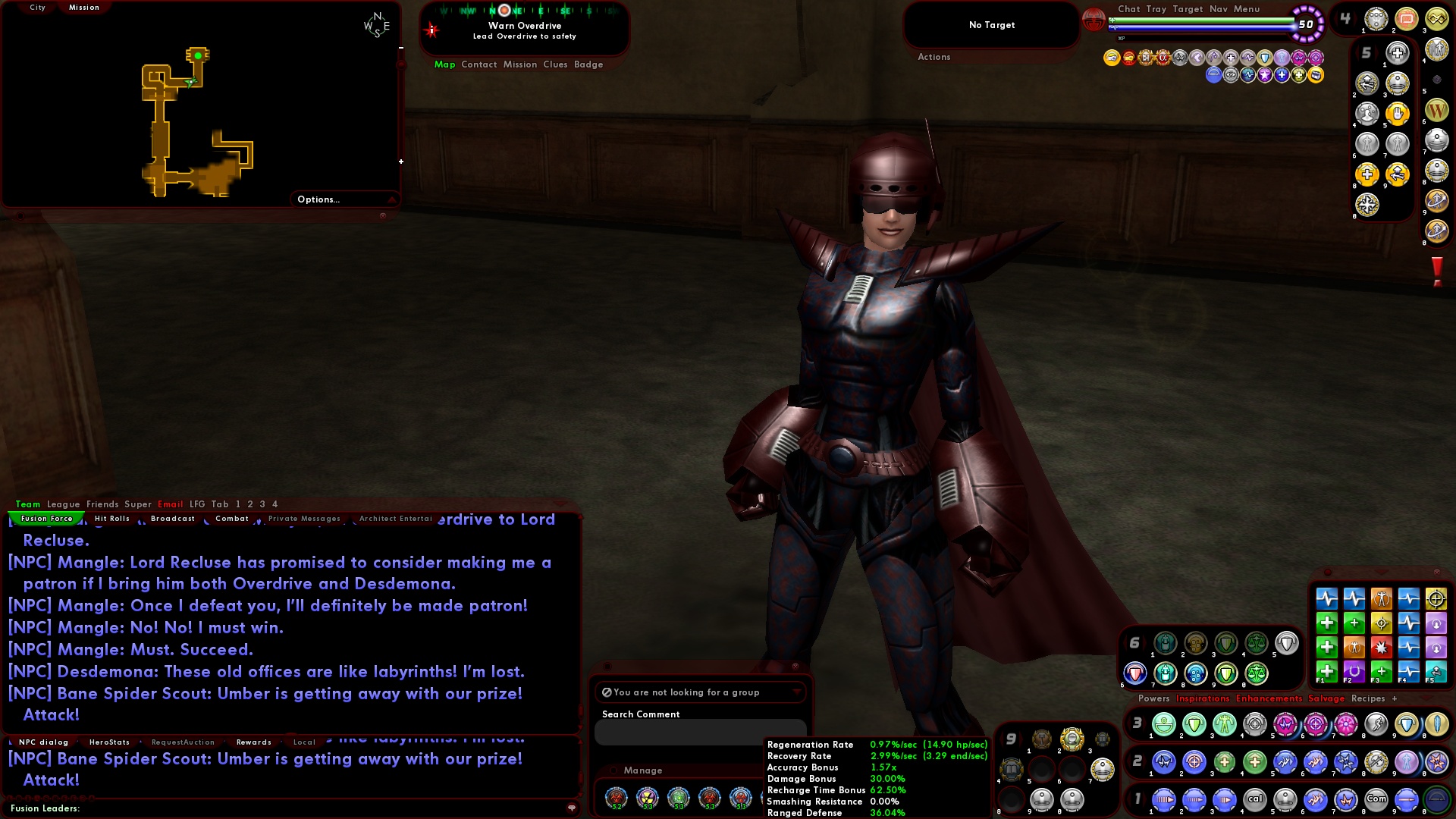Click the red spider portrait emblem
This screenshot has width=1456, height=819.
[x=1093, y=21]
